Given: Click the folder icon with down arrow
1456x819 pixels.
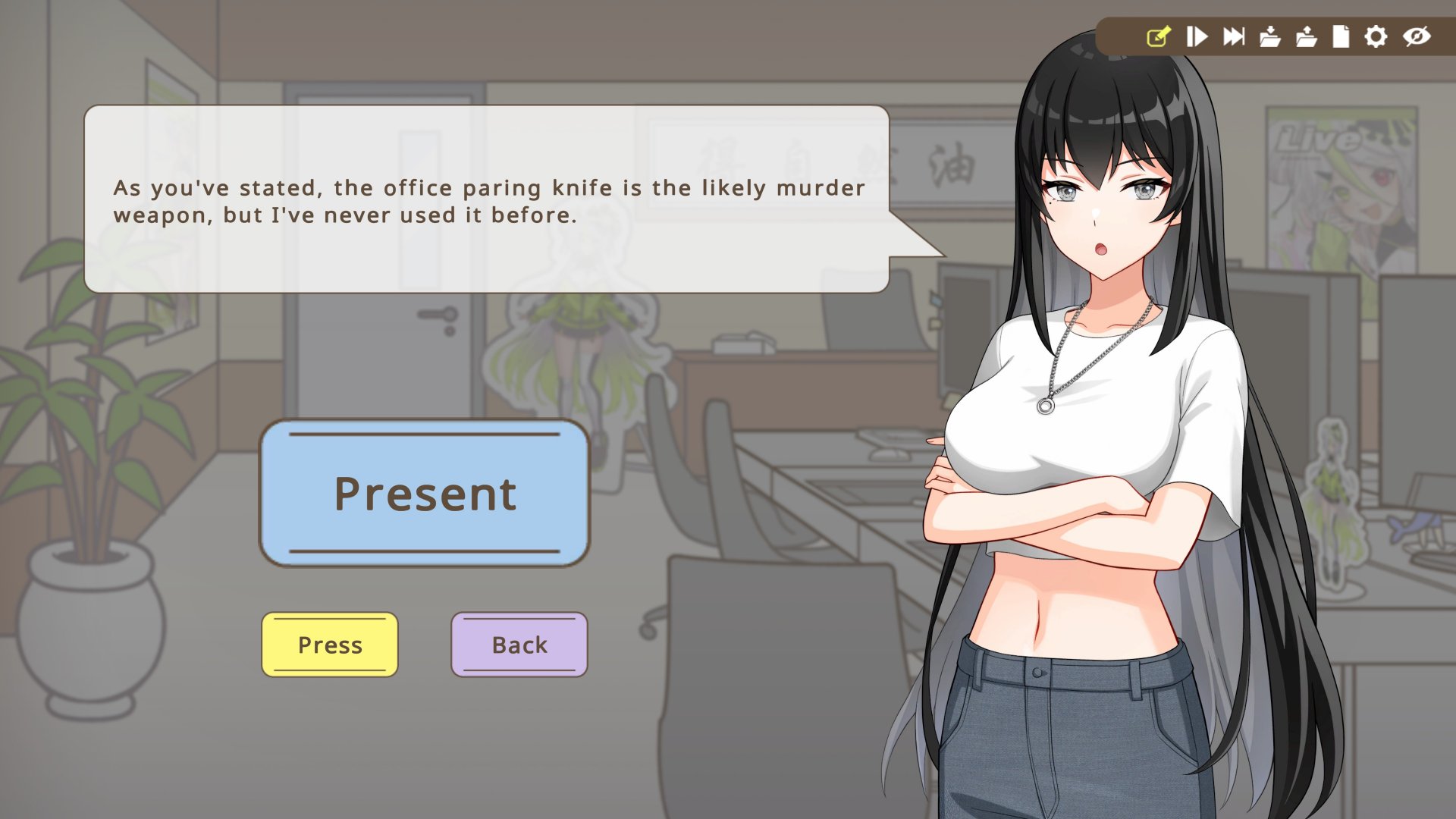Looking at the screenshot, I should 1270,36.
